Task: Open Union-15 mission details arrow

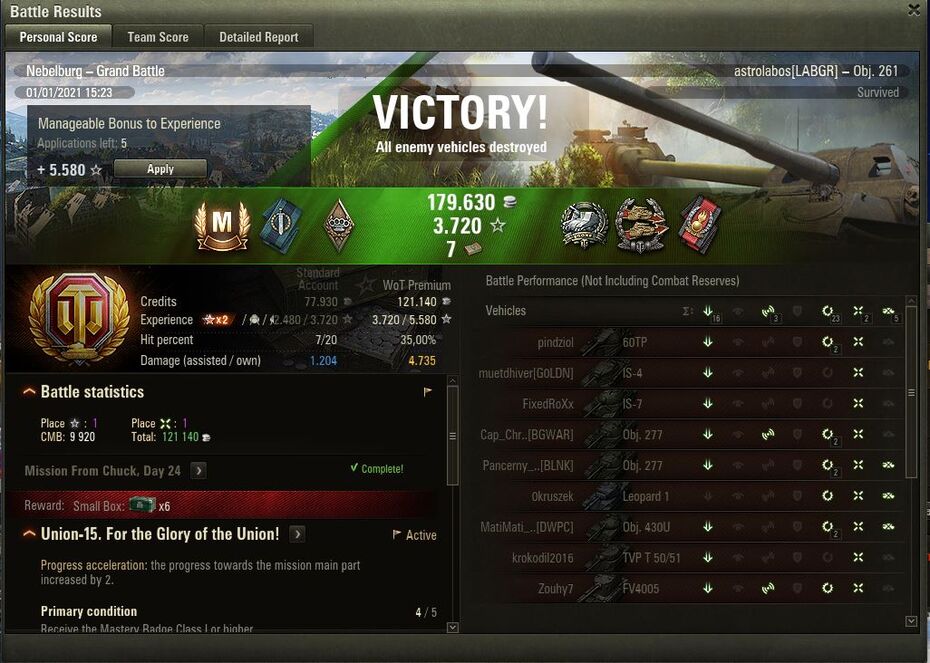Action: coord(297,534)
